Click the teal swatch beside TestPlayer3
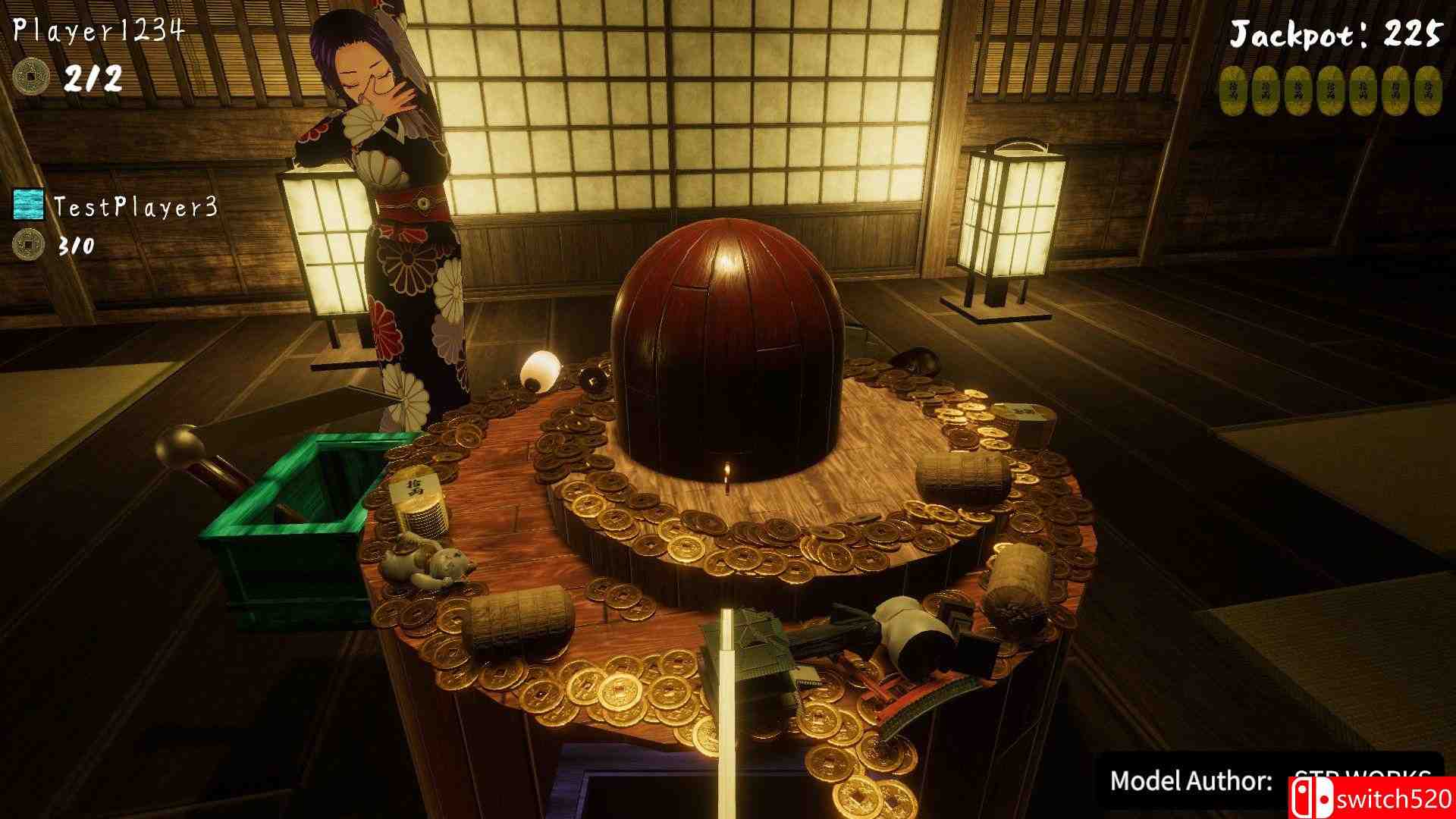Image resolution: width=1456 pixels, height=819 pixels. 28,205
